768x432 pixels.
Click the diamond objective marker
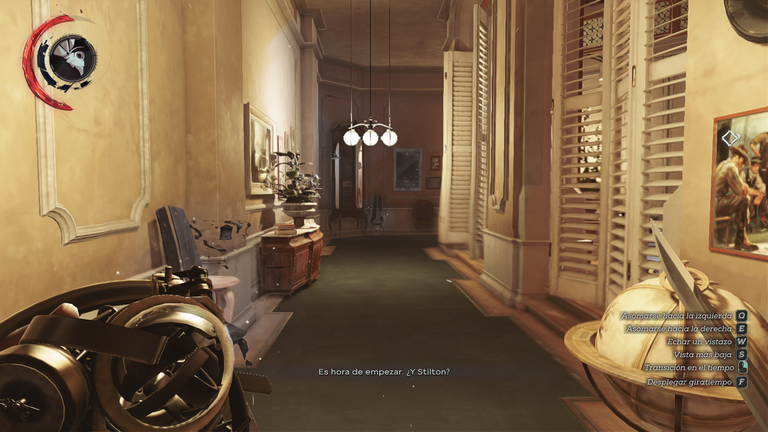coord(730,137)
